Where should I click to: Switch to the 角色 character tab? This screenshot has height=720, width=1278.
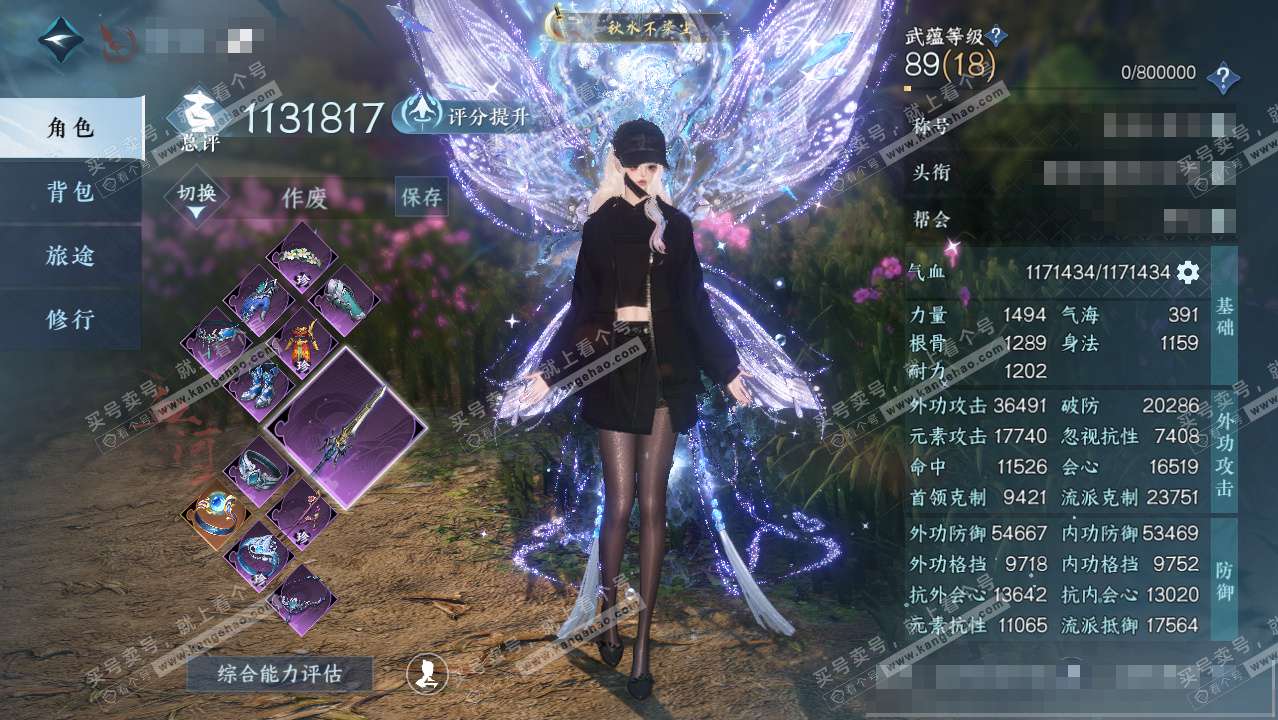click(70, 127)
